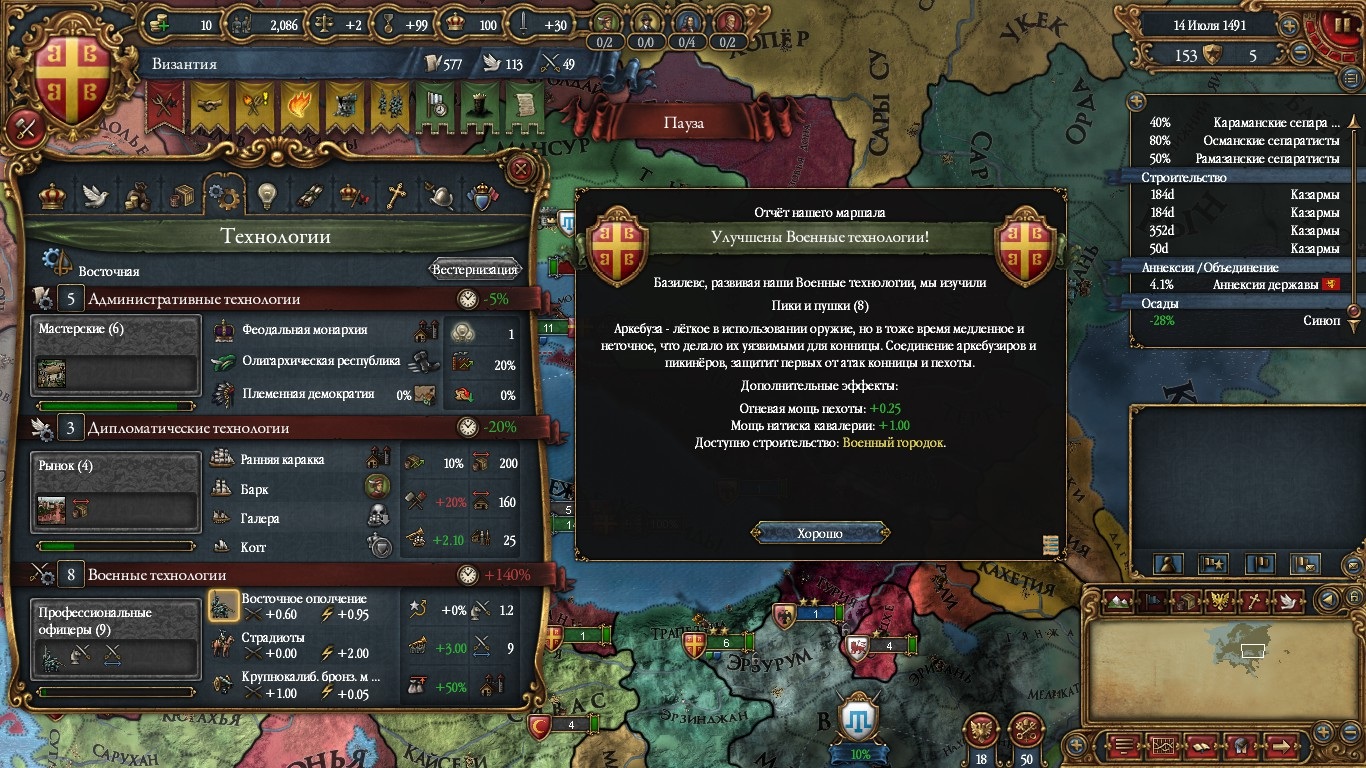Open the lightbulb ideas tab
Viewport: 1366px width, 768px height.
[266, 195]
